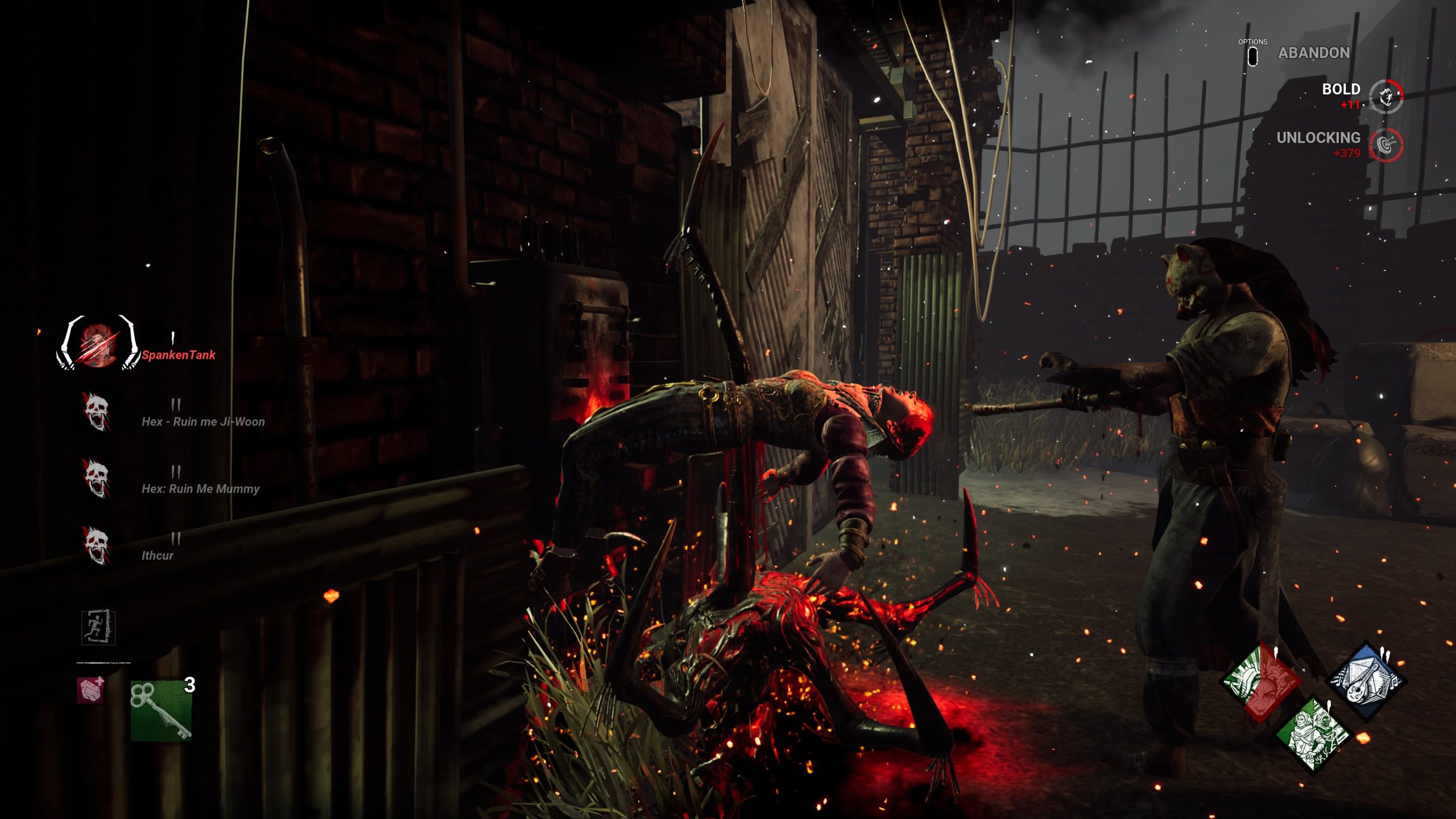Click the blue lute and dice perk
The width and height of the screenshot is (1456, 819).
pyautogui.click(x=1366, y=681)
